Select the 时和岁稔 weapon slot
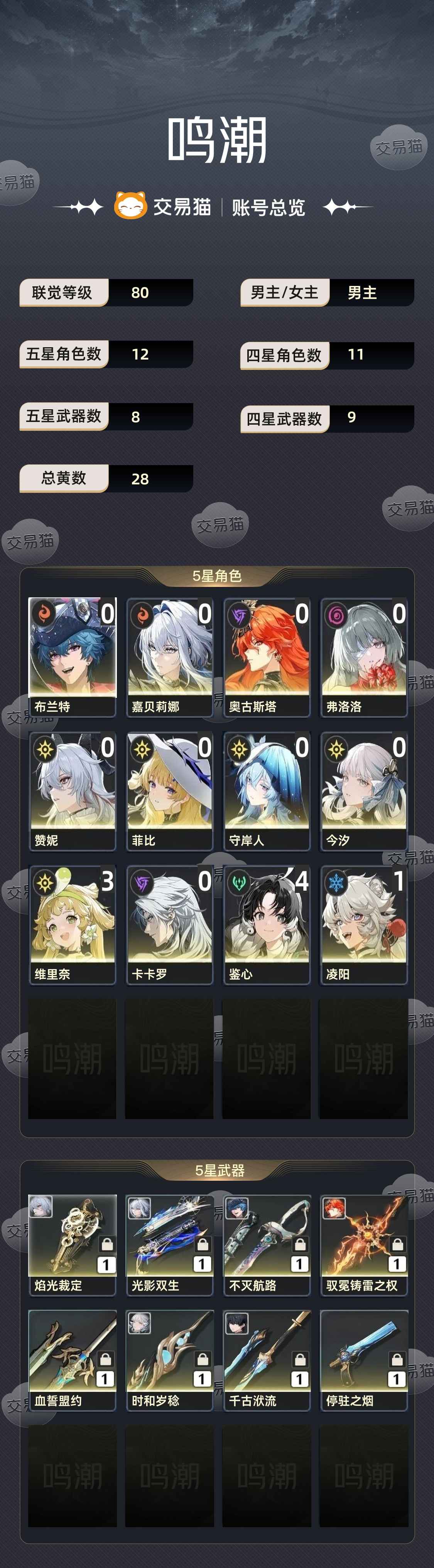 169,1359
